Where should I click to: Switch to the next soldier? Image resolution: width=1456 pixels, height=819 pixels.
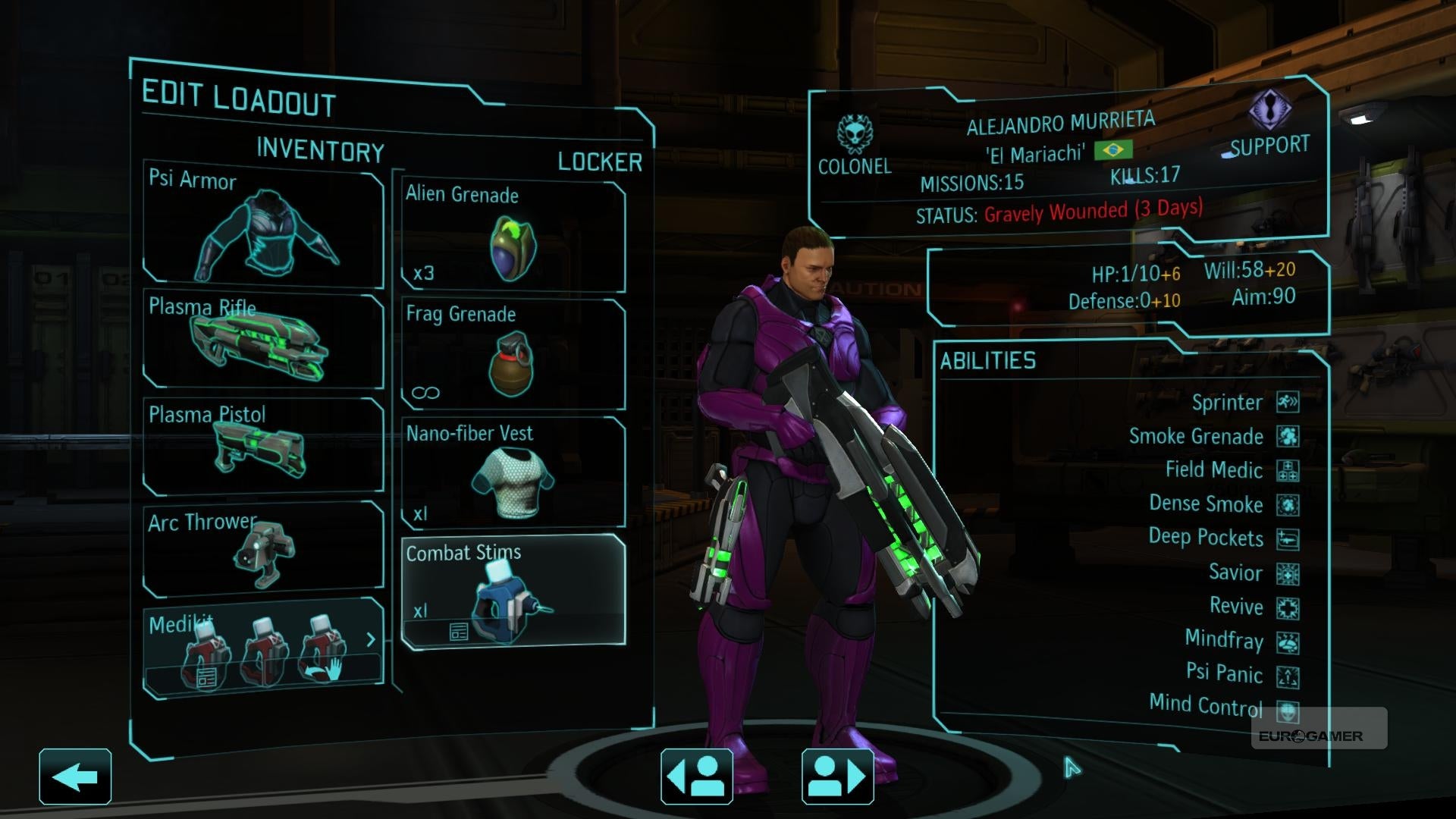(x=837, y=777)
